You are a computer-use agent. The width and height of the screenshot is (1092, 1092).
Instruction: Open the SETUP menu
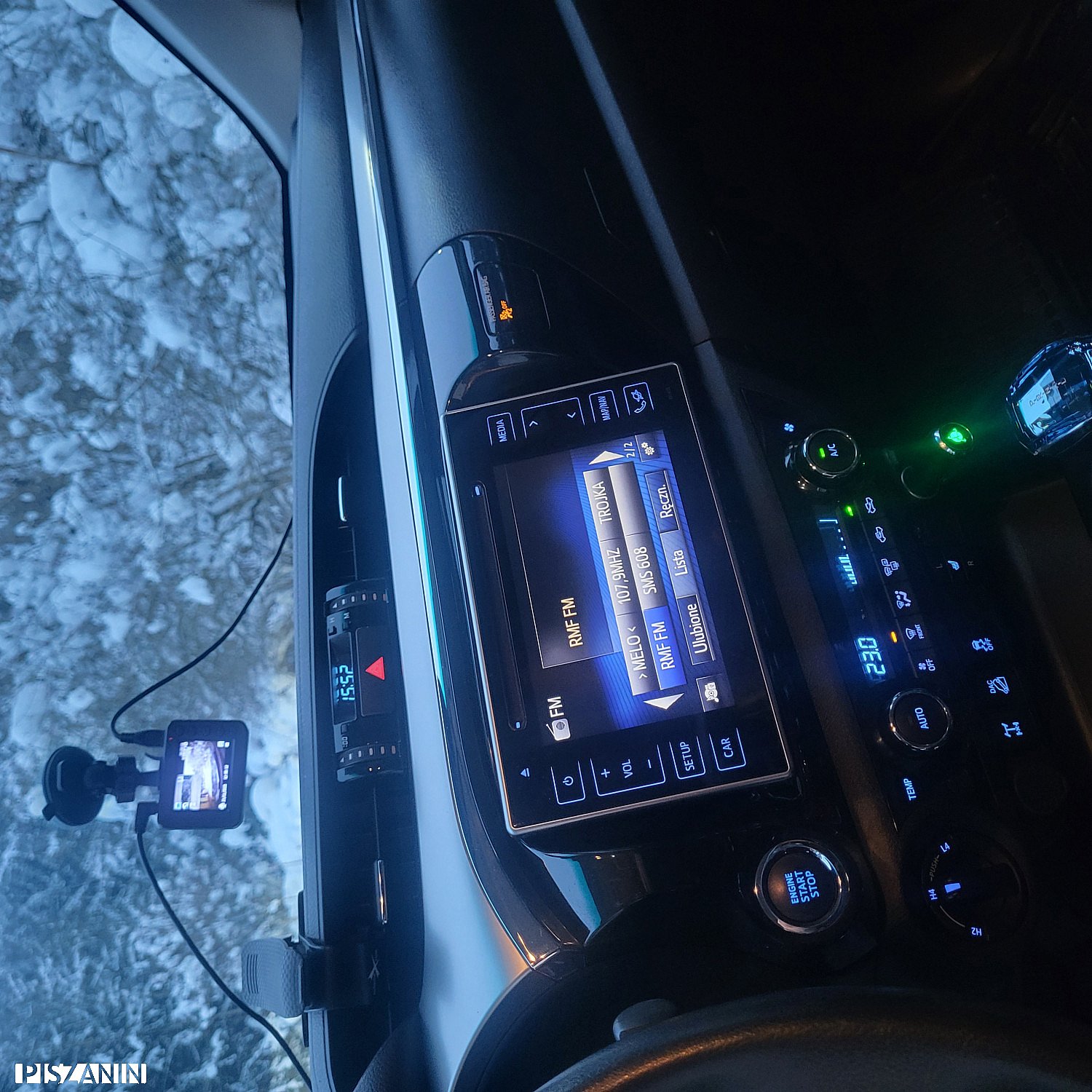687,756
